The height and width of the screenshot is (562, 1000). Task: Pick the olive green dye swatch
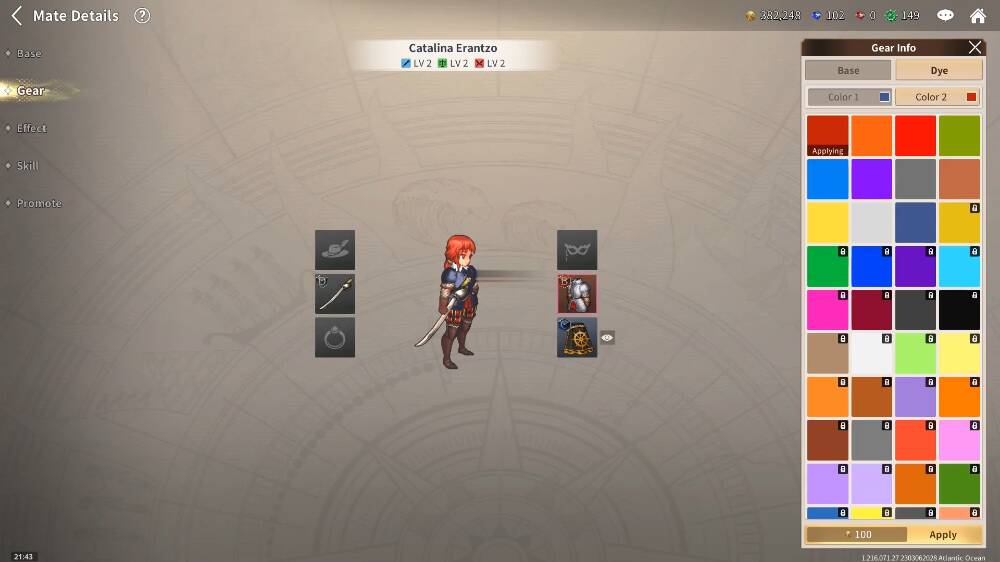tap(959, 136)
